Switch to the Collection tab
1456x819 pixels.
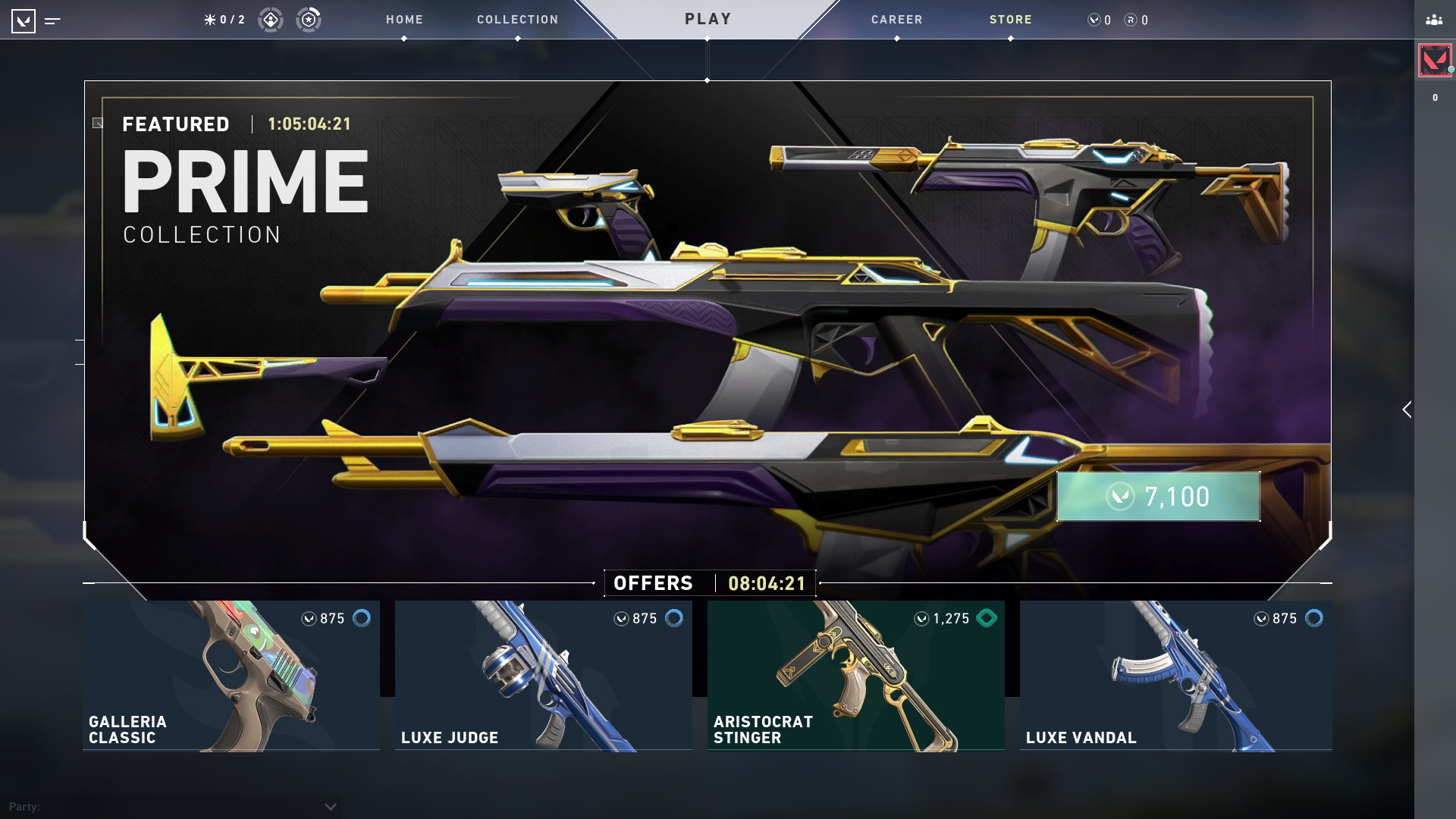[517, 20]
